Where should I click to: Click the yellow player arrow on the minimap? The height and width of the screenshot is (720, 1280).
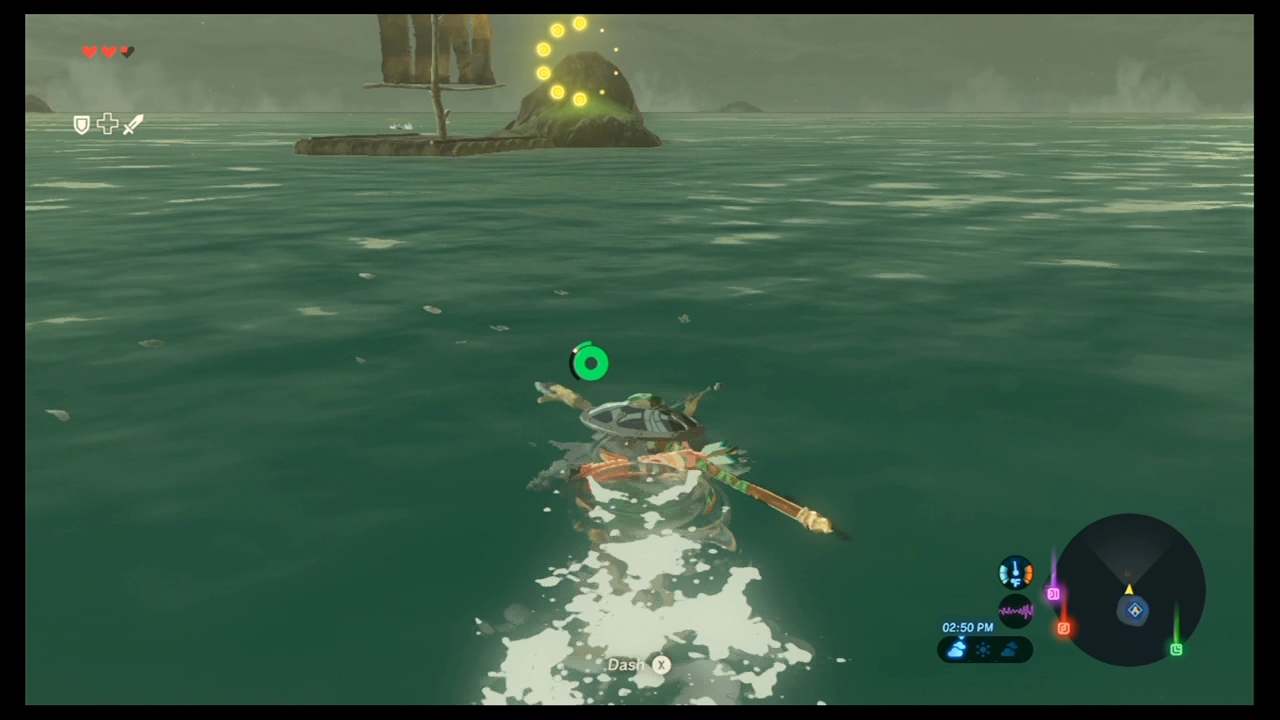coord(1128,590)
